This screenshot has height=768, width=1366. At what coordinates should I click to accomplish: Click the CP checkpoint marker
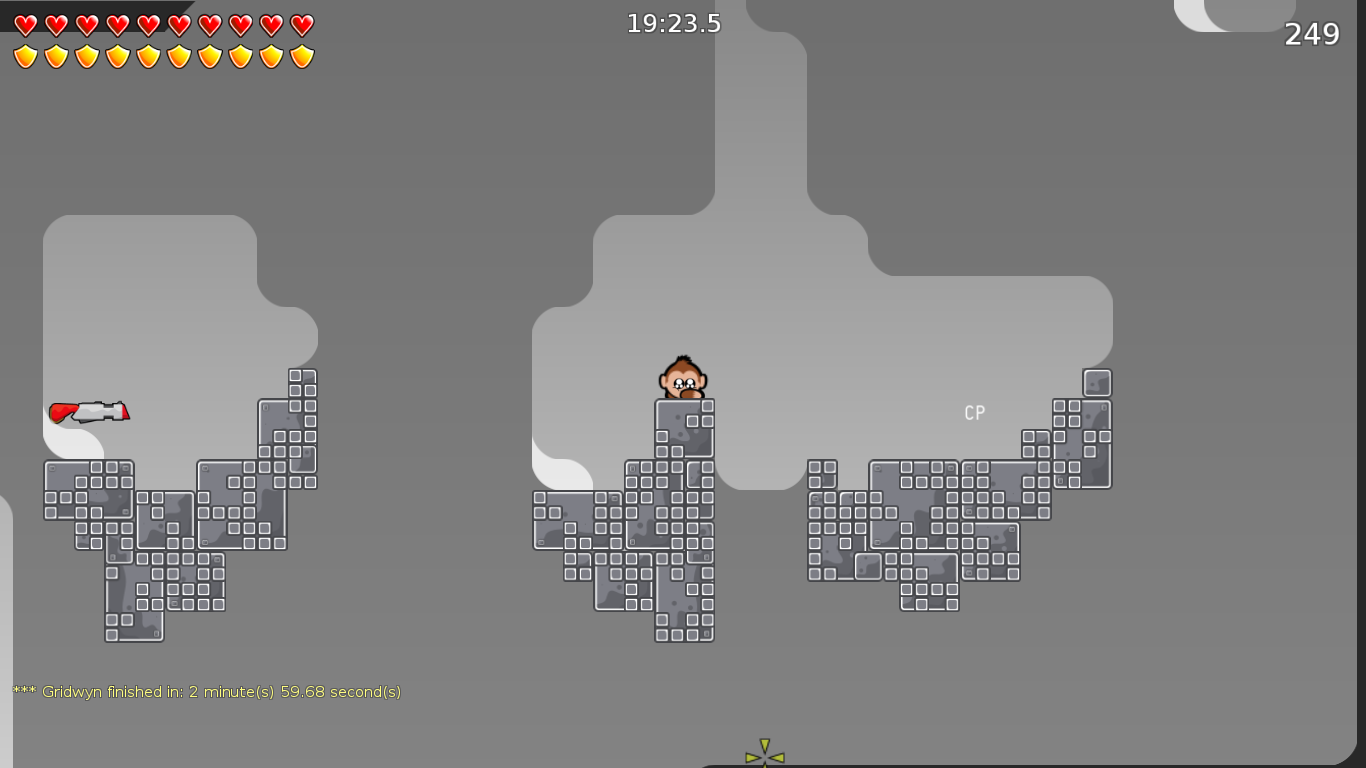973,411
